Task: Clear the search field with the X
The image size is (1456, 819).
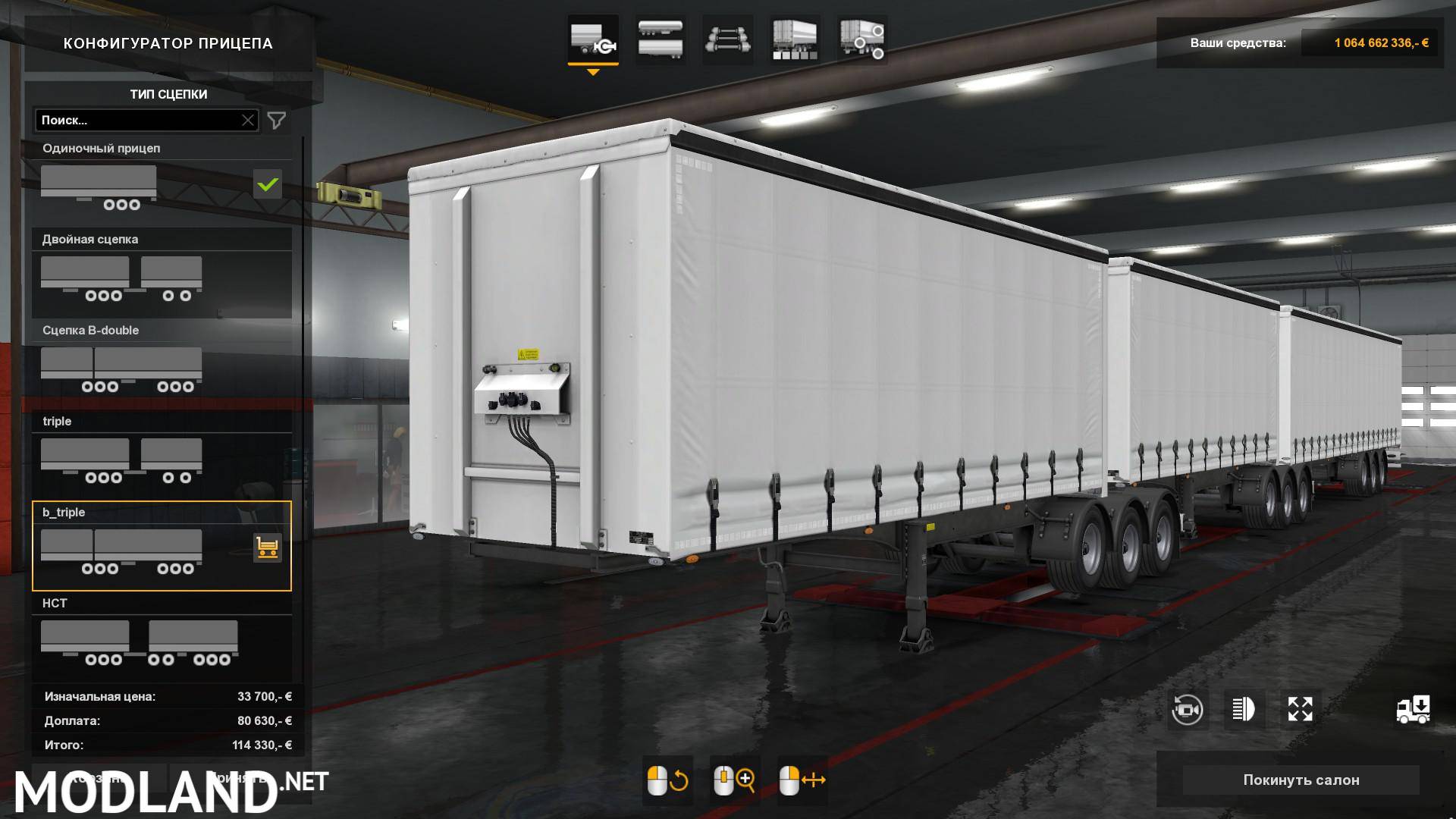Action: 249,120
